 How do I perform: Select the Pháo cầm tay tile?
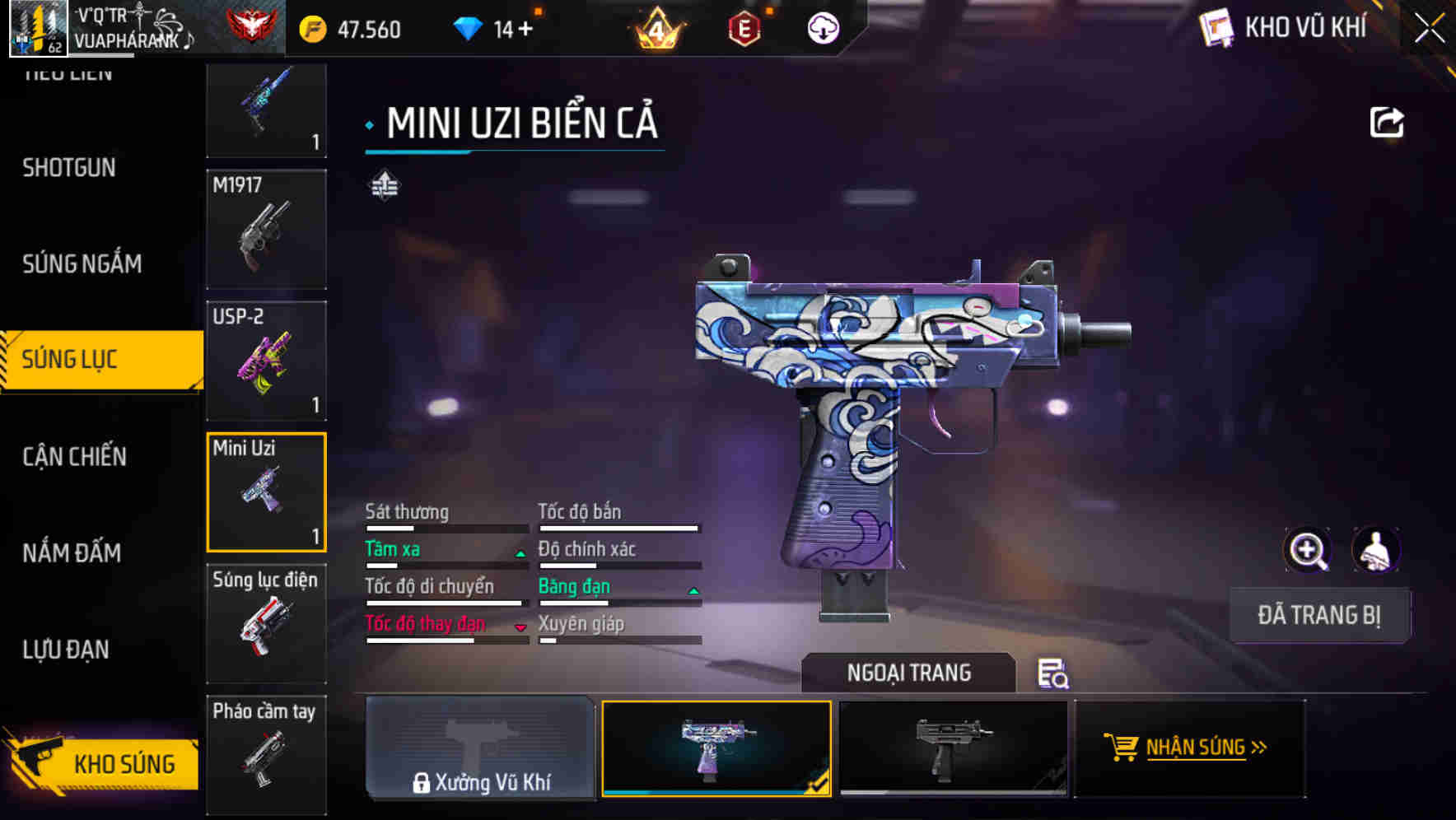[266, 753]
